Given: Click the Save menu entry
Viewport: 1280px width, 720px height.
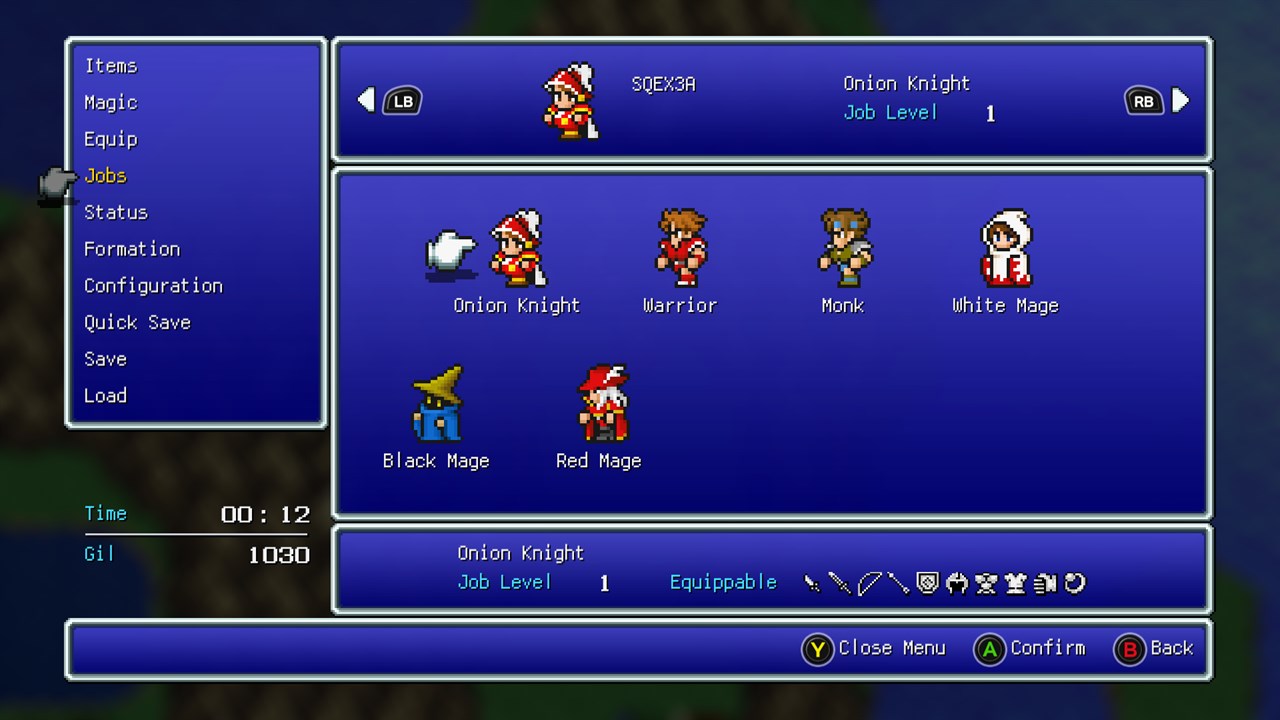Looking at the screenshot, I should click(x=105, y=359).
